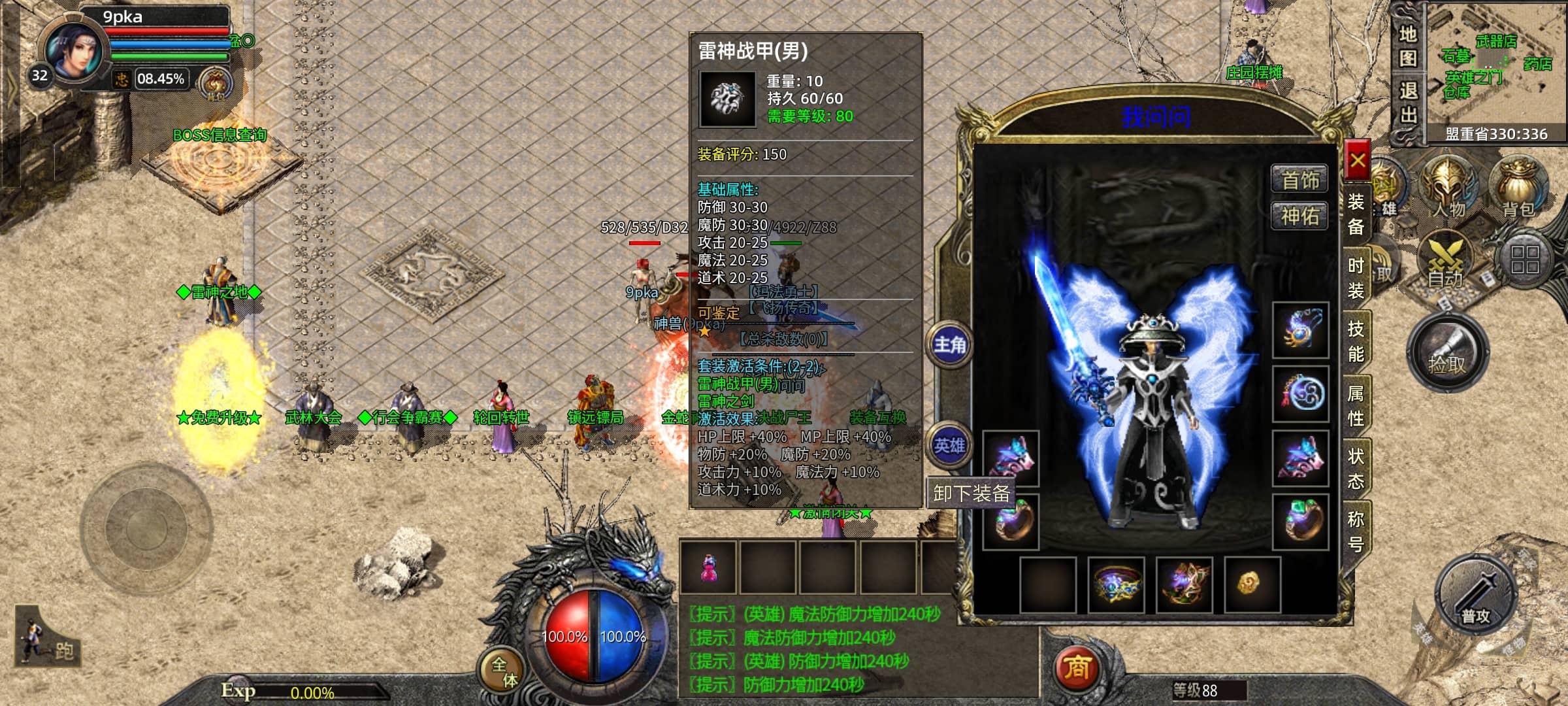Switch to the 属性 attributes tab
The height and width of the screenshot is (706, 1568).
pos(1356,405)
